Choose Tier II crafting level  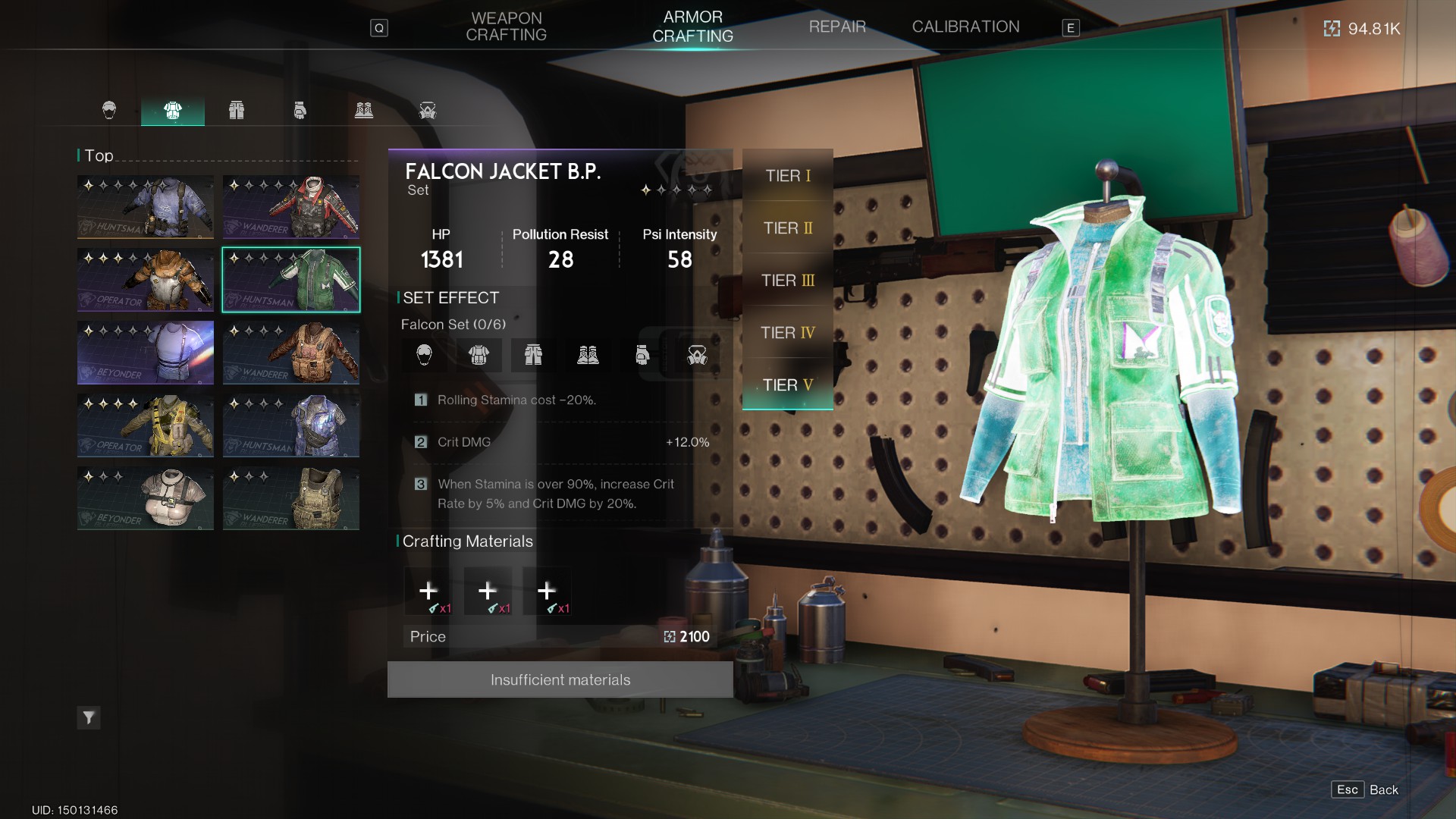pos(788,228)
